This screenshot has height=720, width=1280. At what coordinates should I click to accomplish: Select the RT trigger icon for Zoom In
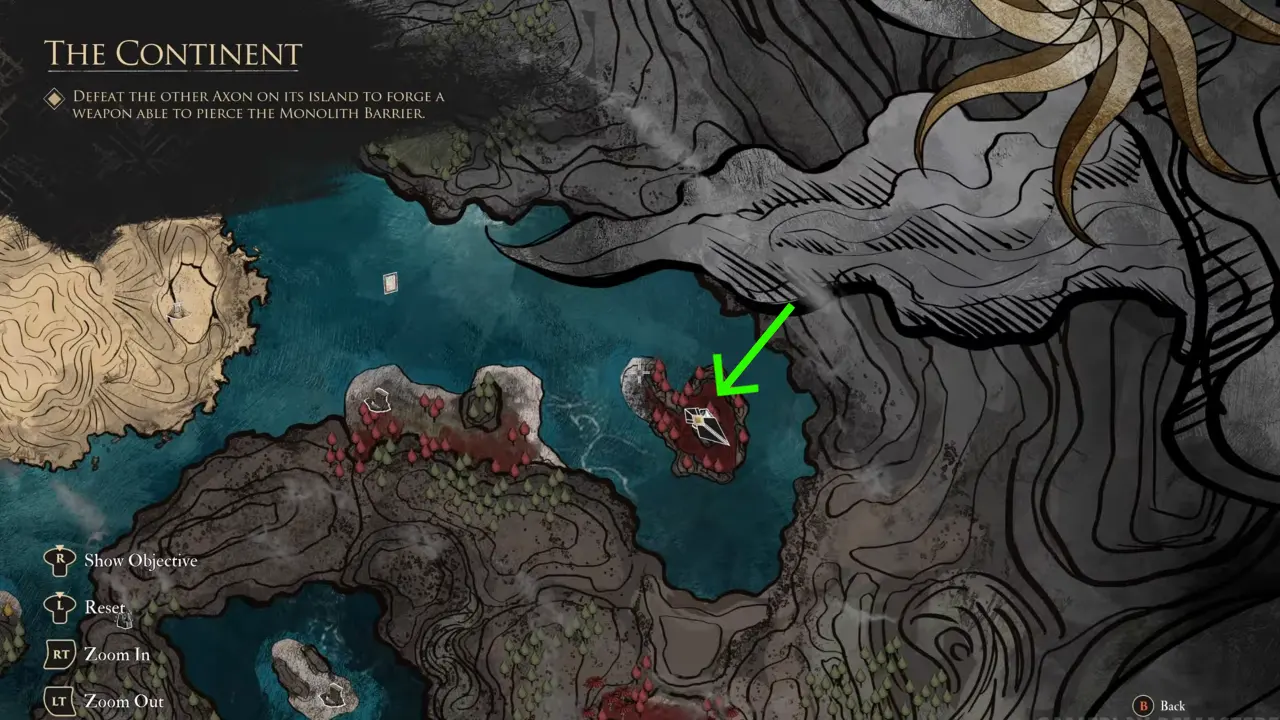(x=59, y=654)
